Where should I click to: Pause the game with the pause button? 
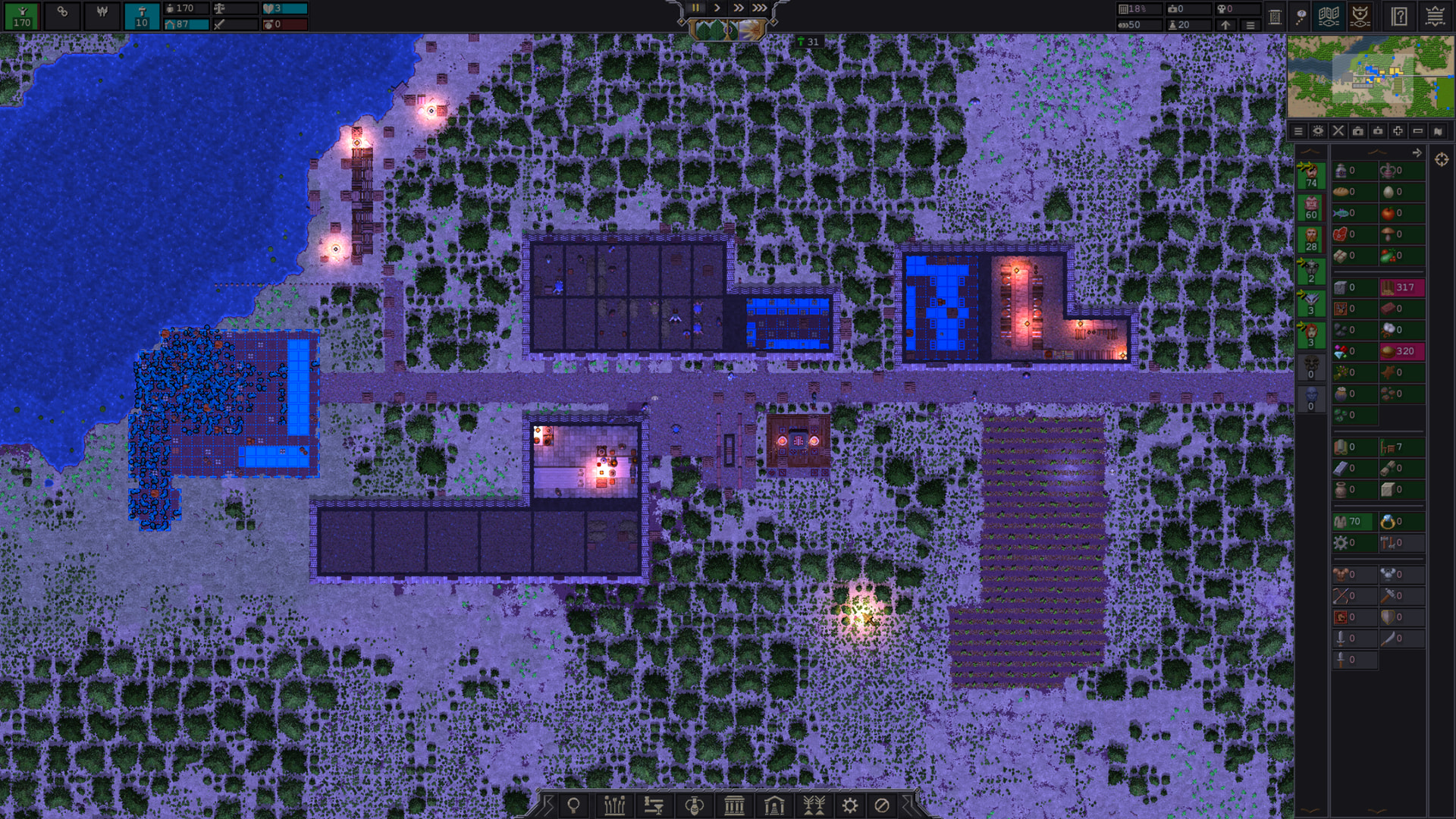point(695,8)
